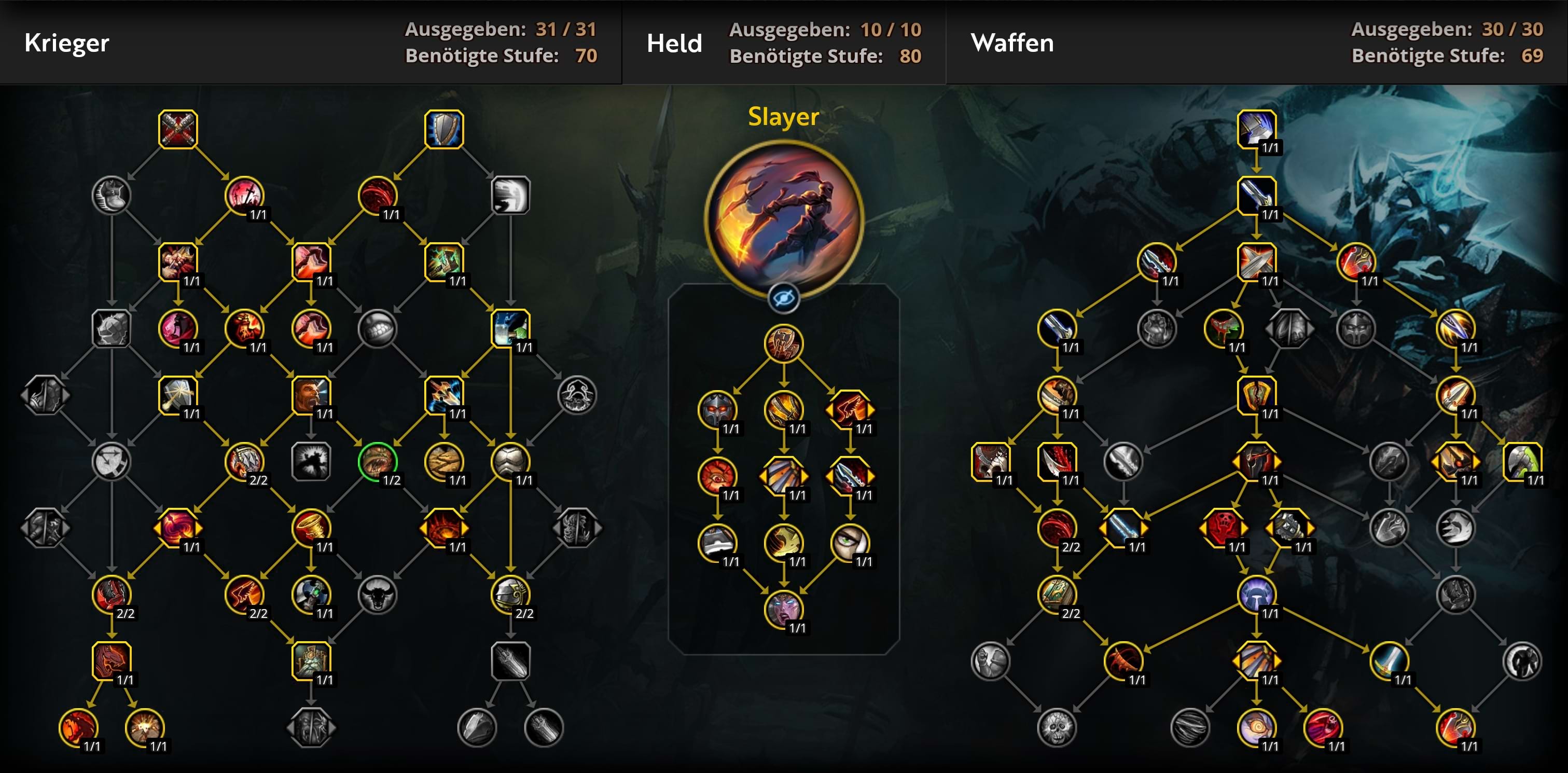Select the spiral eye Waffen talent
Viewport: 1568px width, 773px height.
pyautogui.click(x=1256, y=727)
